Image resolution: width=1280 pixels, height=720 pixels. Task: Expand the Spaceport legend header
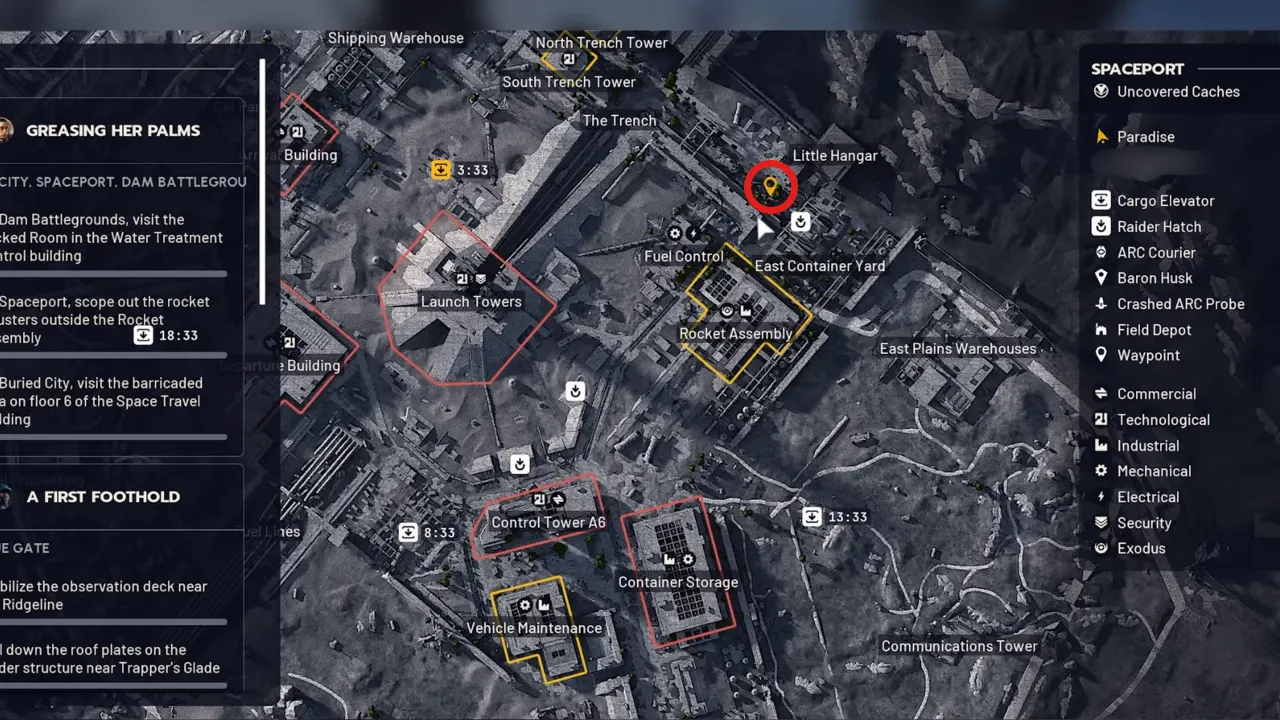click(1137, 68)
